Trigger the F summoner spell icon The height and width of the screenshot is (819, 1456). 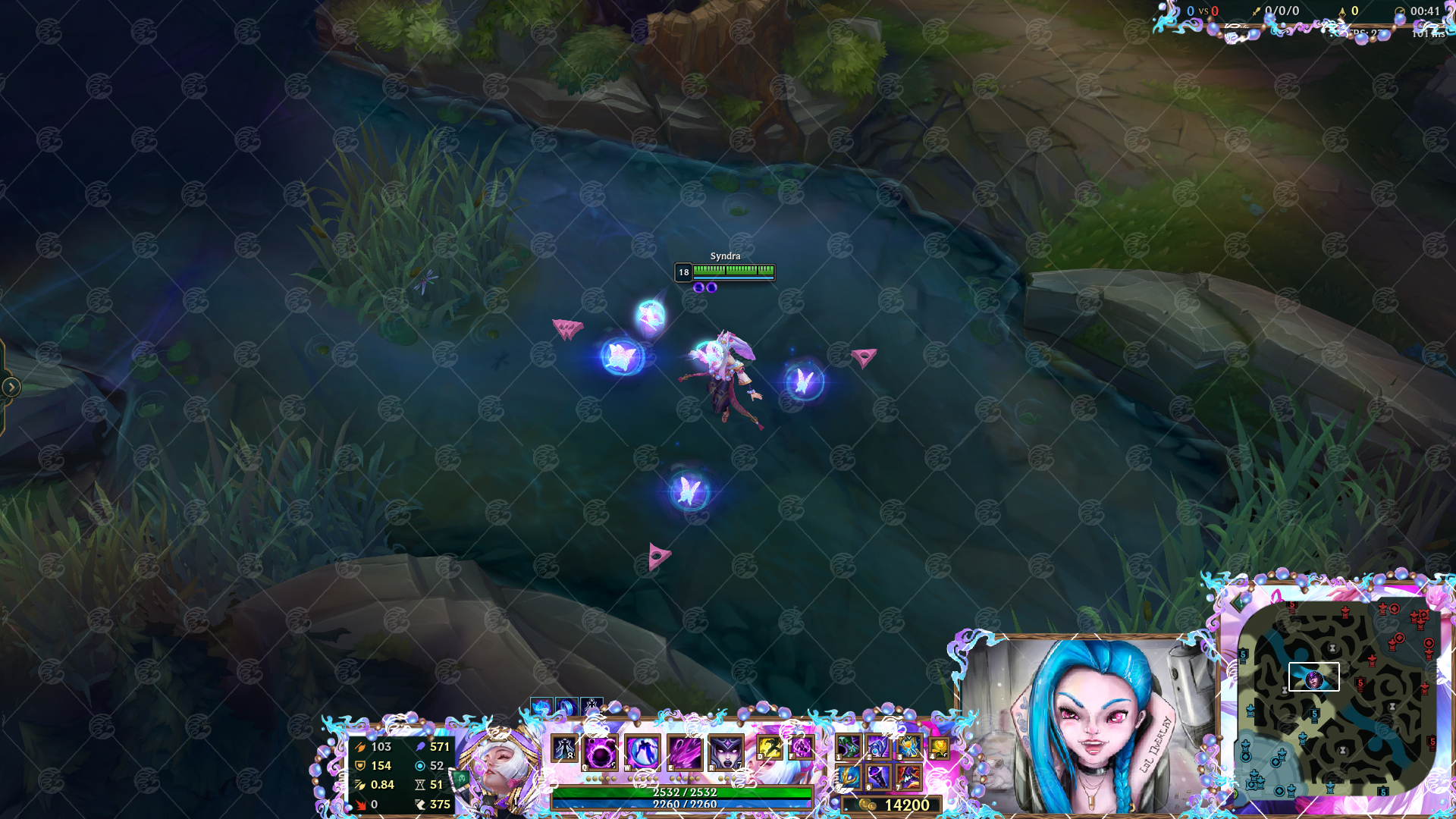coord(801,748)
